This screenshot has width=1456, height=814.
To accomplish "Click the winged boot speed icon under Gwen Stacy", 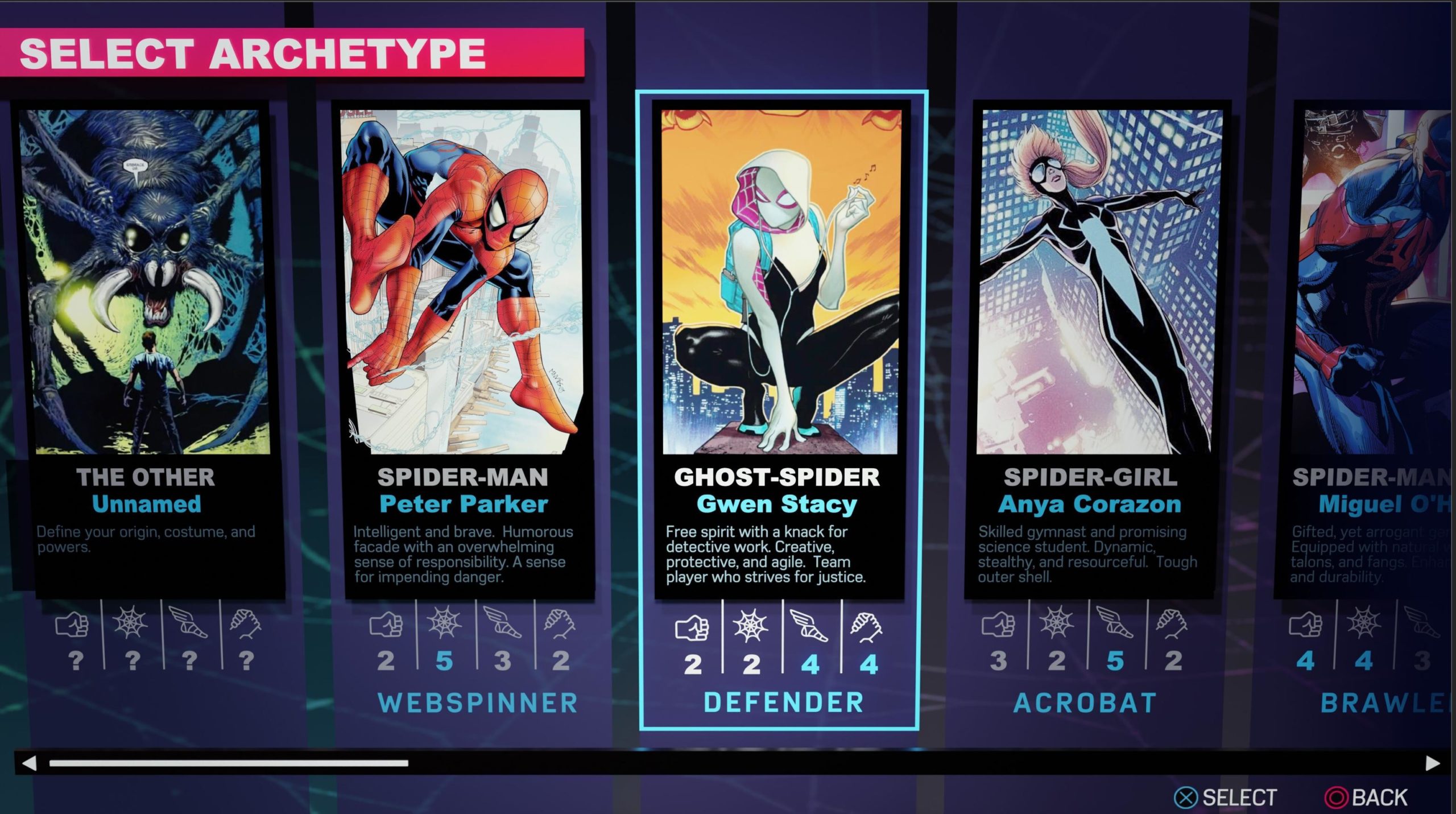I will [811, 625].
